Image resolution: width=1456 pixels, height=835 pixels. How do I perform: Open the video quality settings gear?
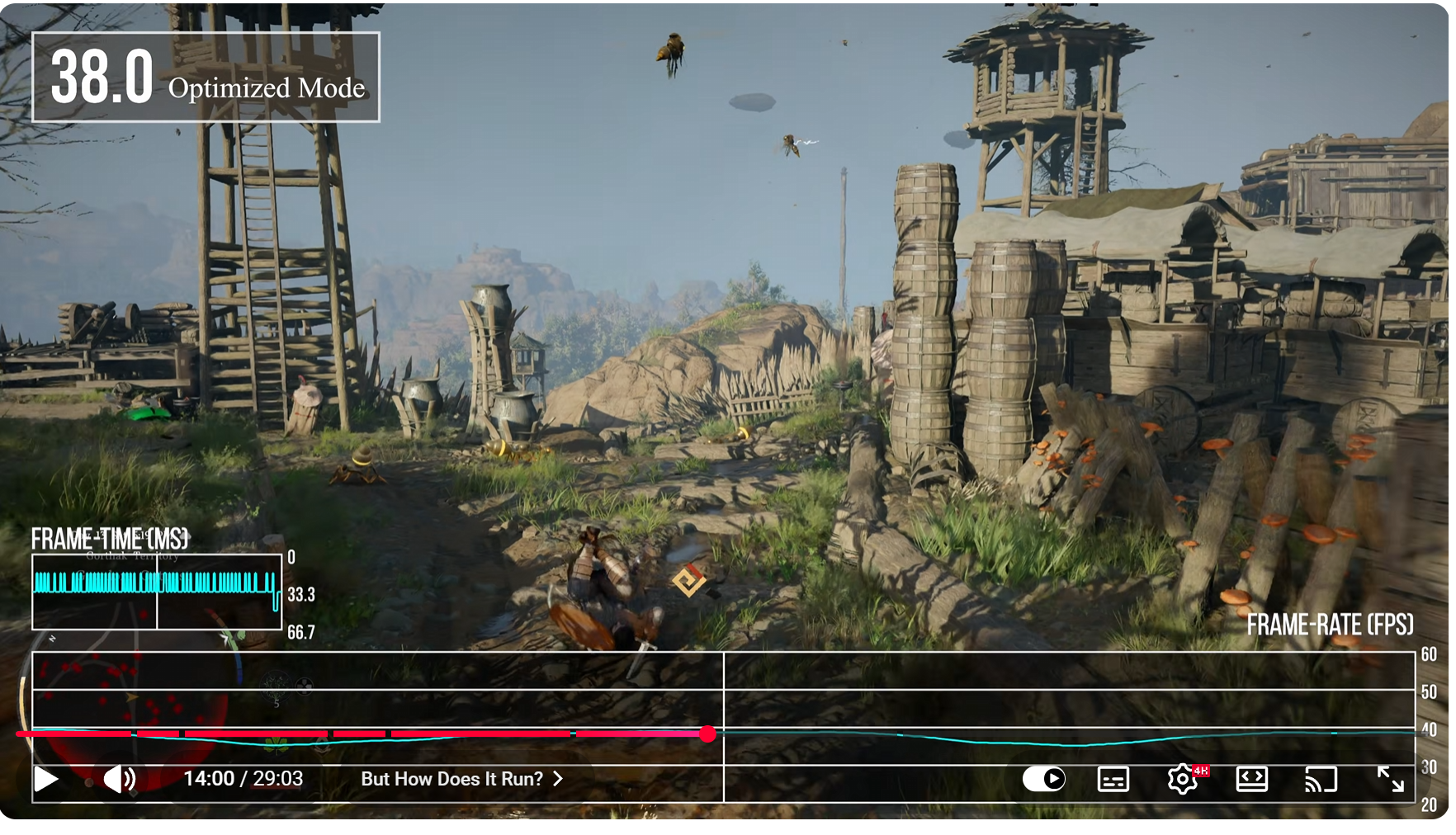[1182, 779]
